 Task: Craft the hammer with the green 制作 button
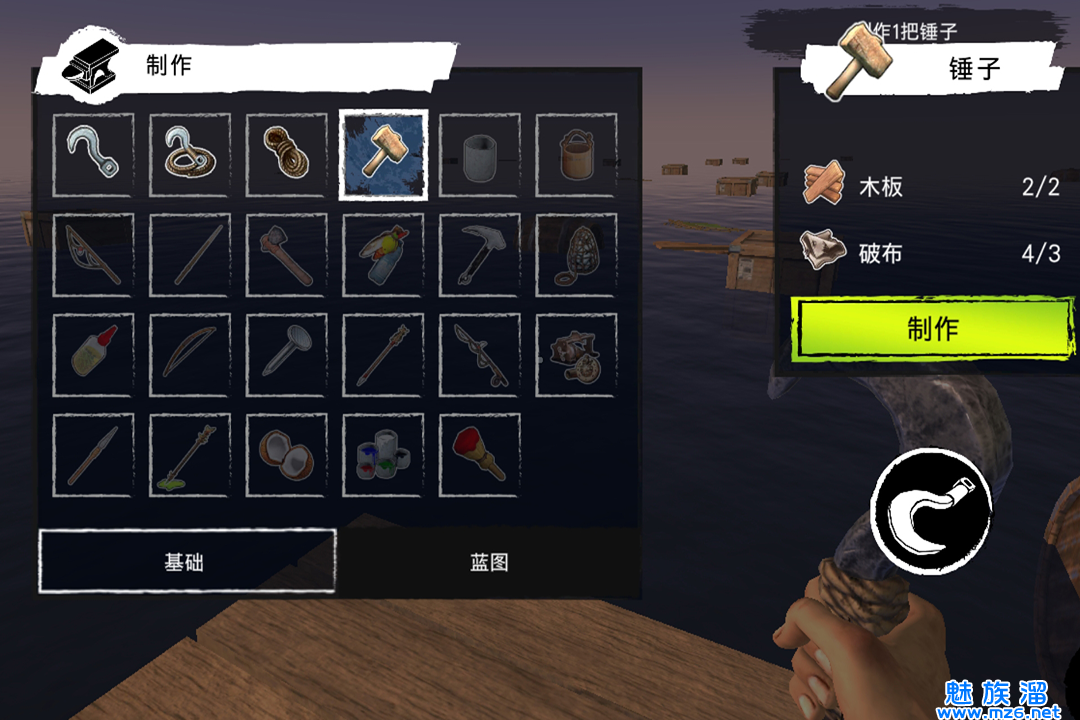932,329
